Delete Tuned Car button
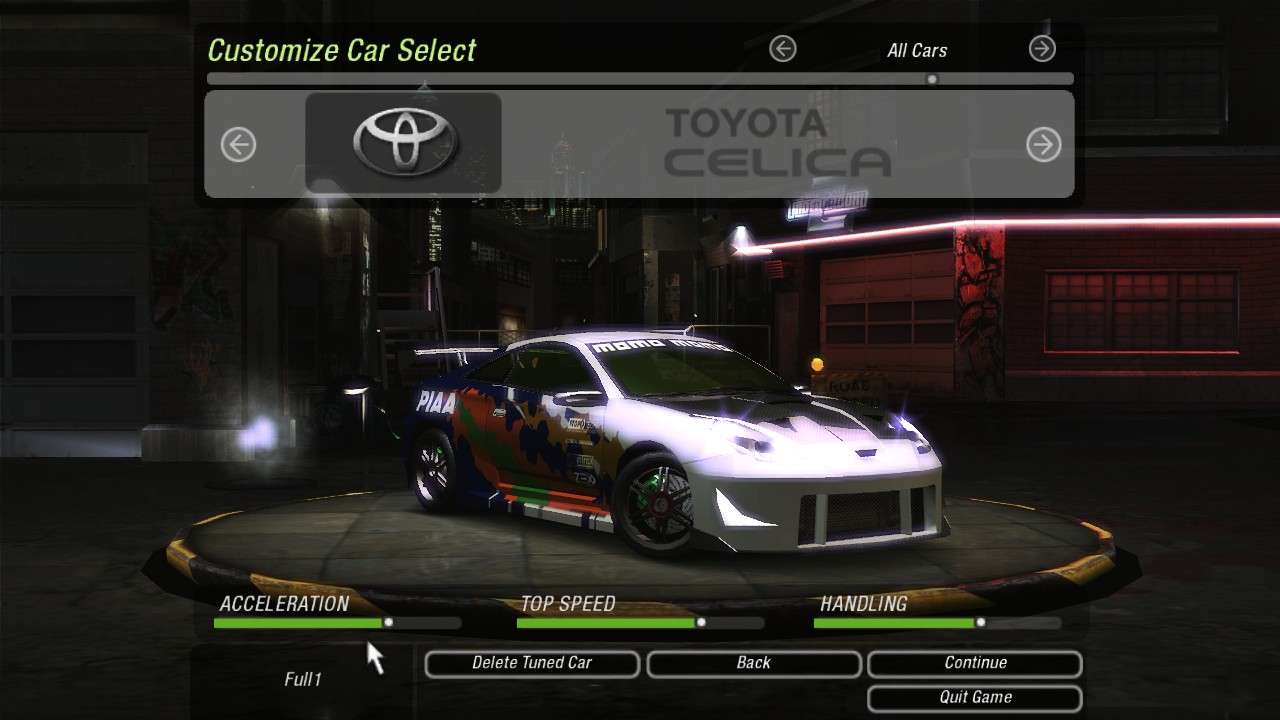1280x720 pixels. click(x=532, y=663)
